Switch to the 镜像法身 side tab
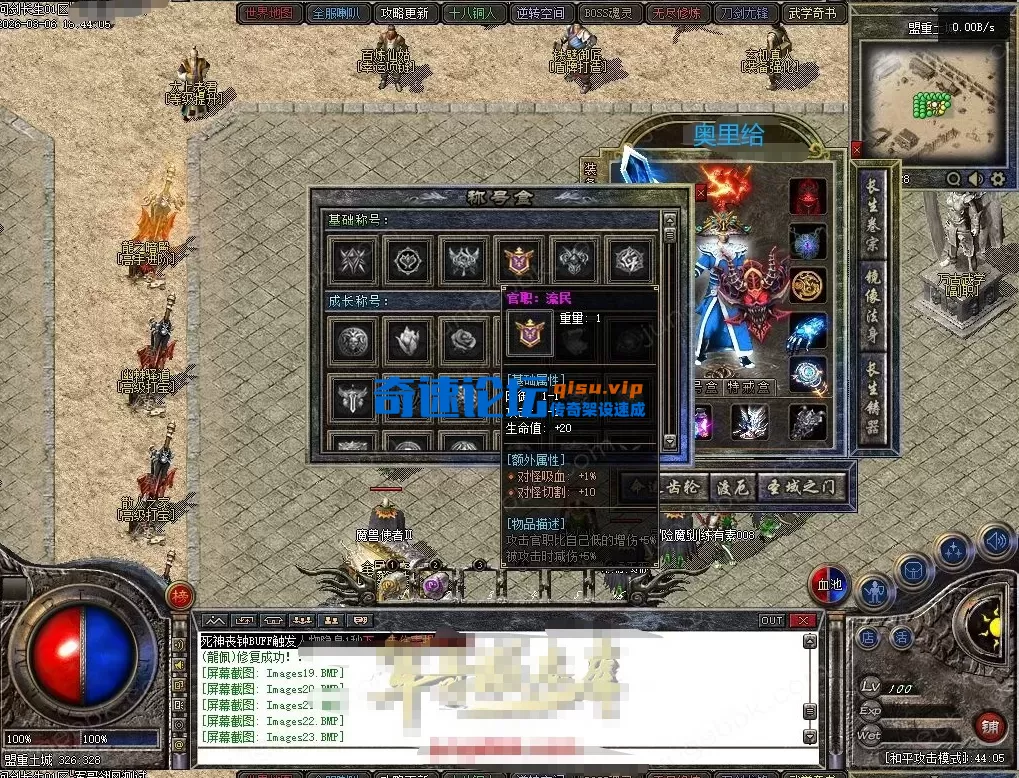 point(872,310)
